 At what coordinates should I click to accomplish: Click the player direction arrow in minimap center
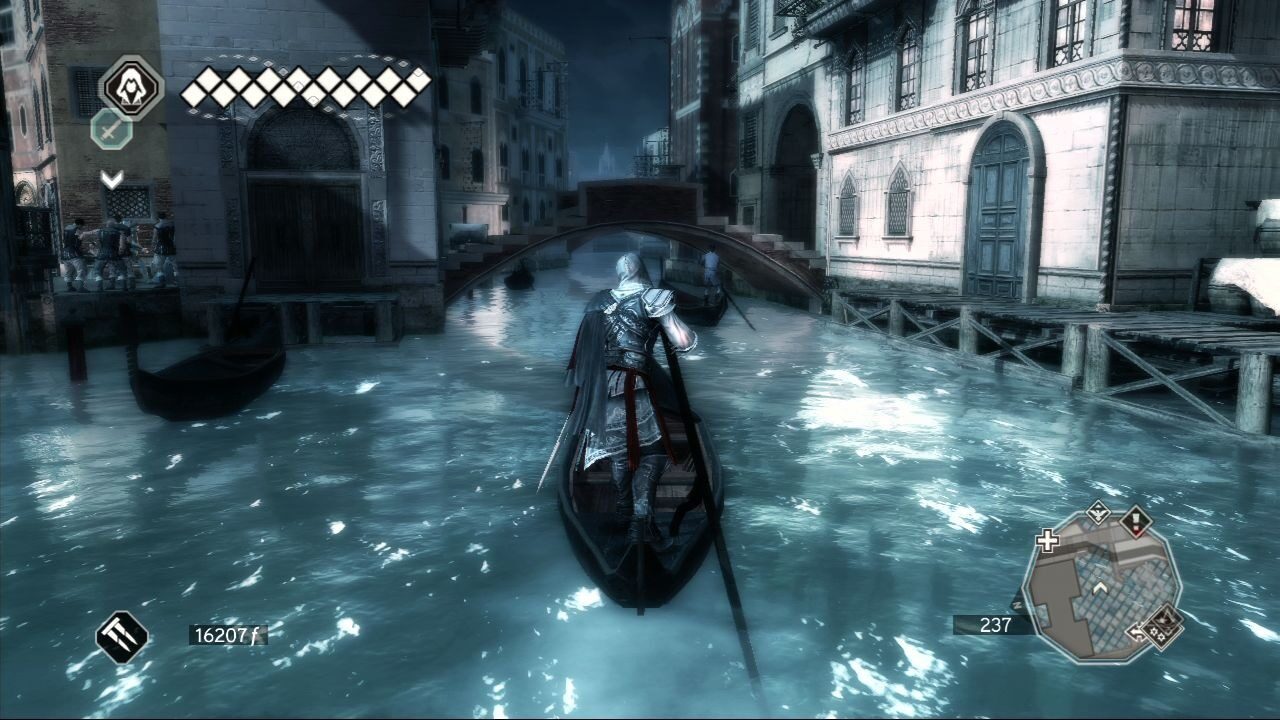click(x=1100, y=587)
